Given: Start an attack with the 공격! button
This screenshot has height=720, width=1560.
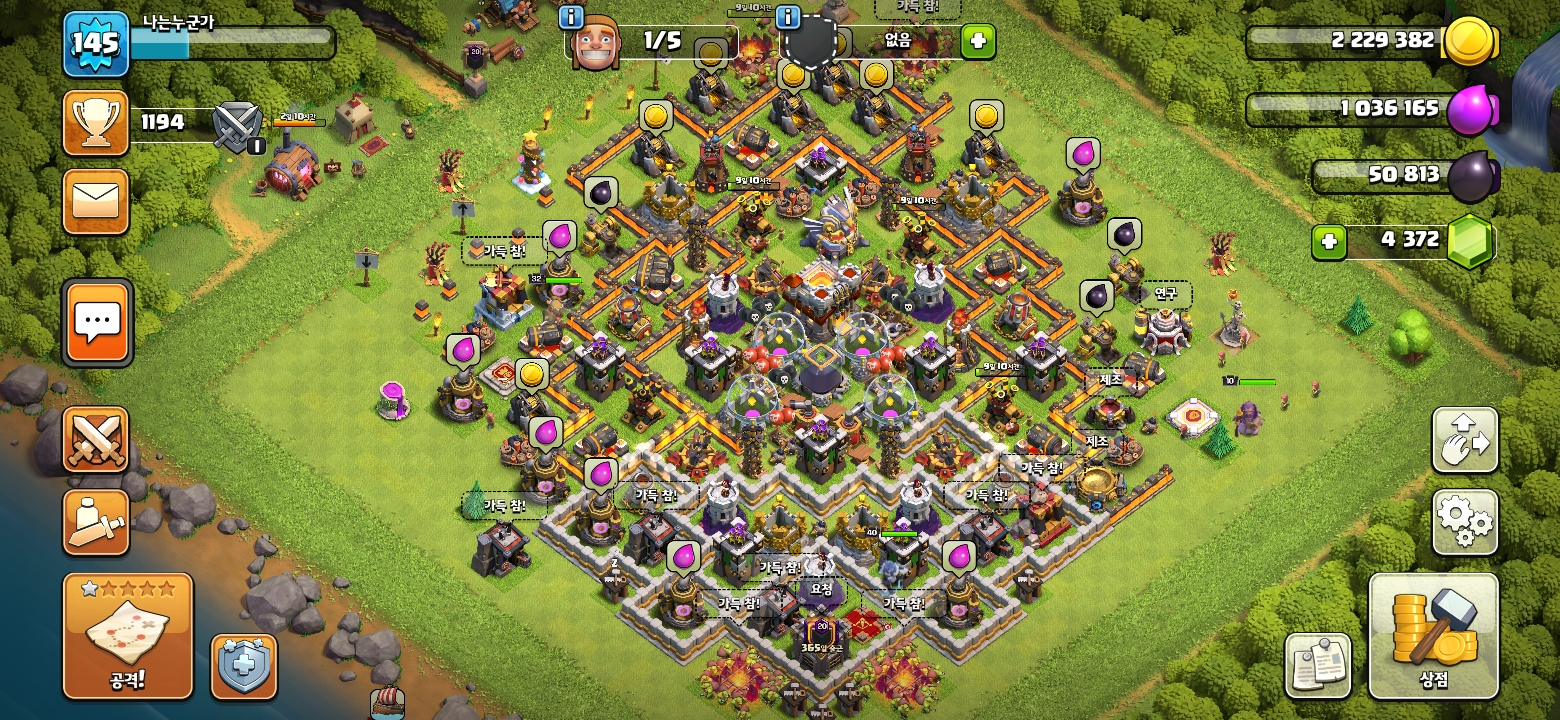Looking at the screenshot, I should [128, 636].
